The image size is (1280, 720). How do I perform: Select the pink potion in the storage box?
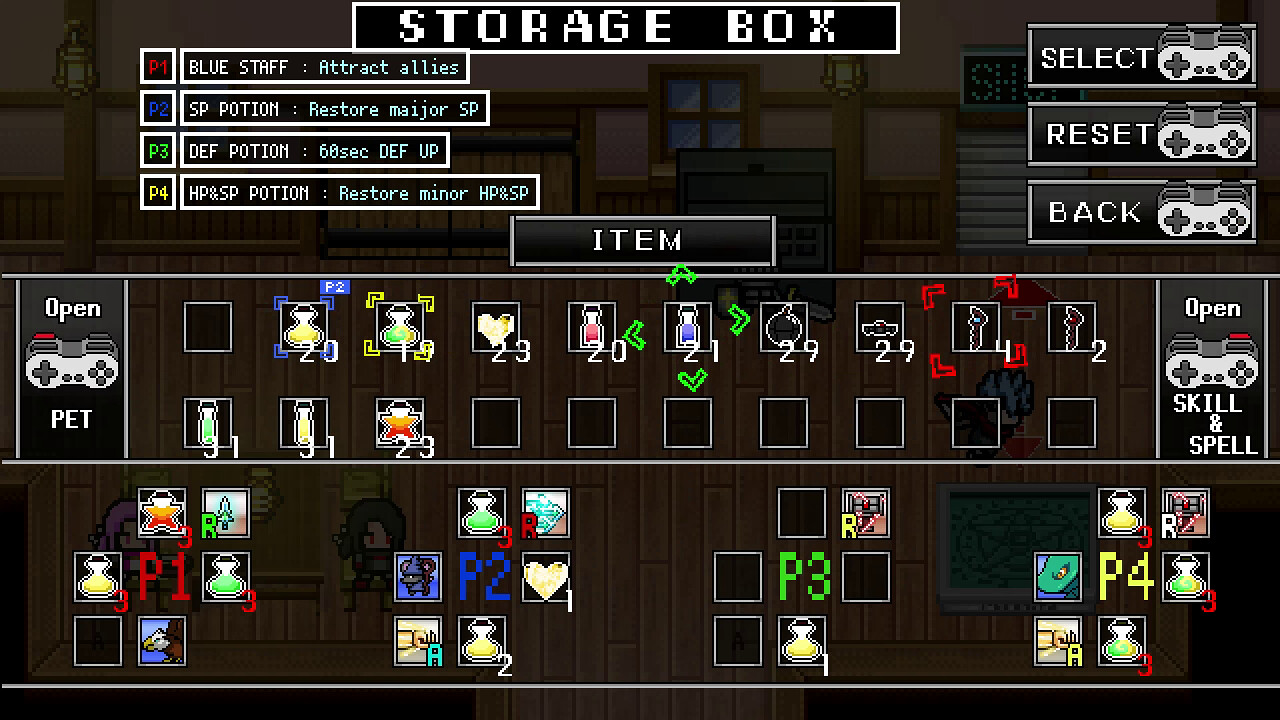point(592,325)
